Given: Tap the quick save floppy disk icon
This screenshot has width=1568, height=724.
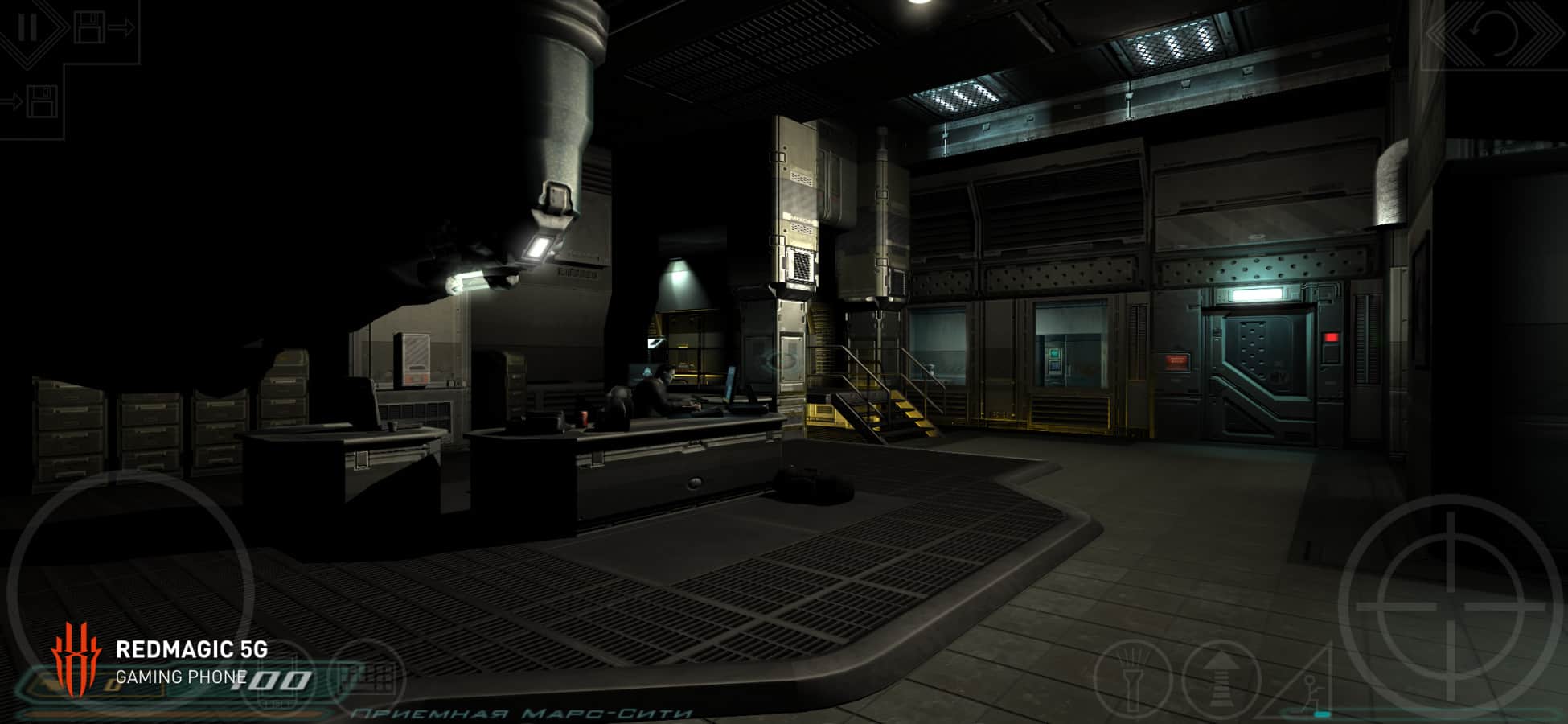Looking at the screenshot, I should click(x=90, y=28).
